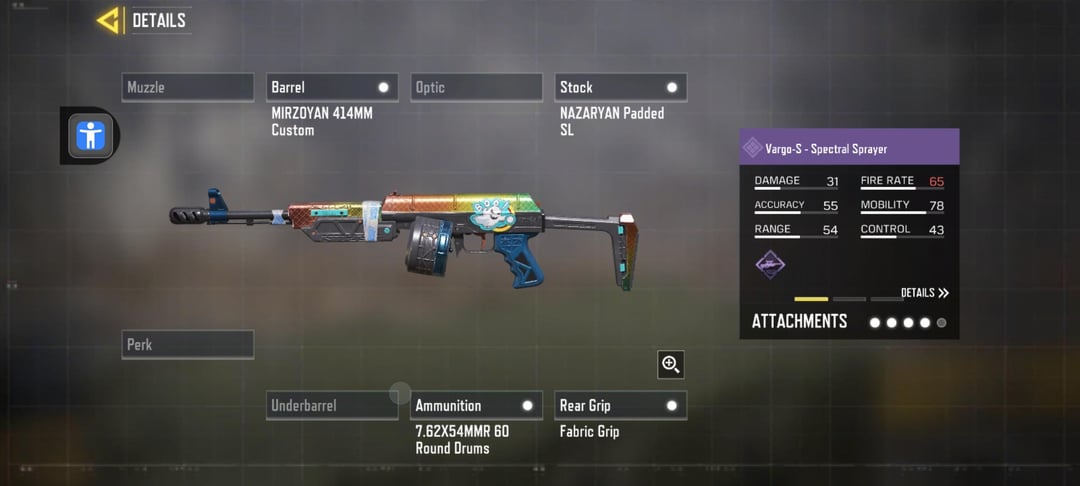This screenshot has width=1080, height=486.
Task: Tap the blue accessibility figure icon
Action: pos(90,135)
